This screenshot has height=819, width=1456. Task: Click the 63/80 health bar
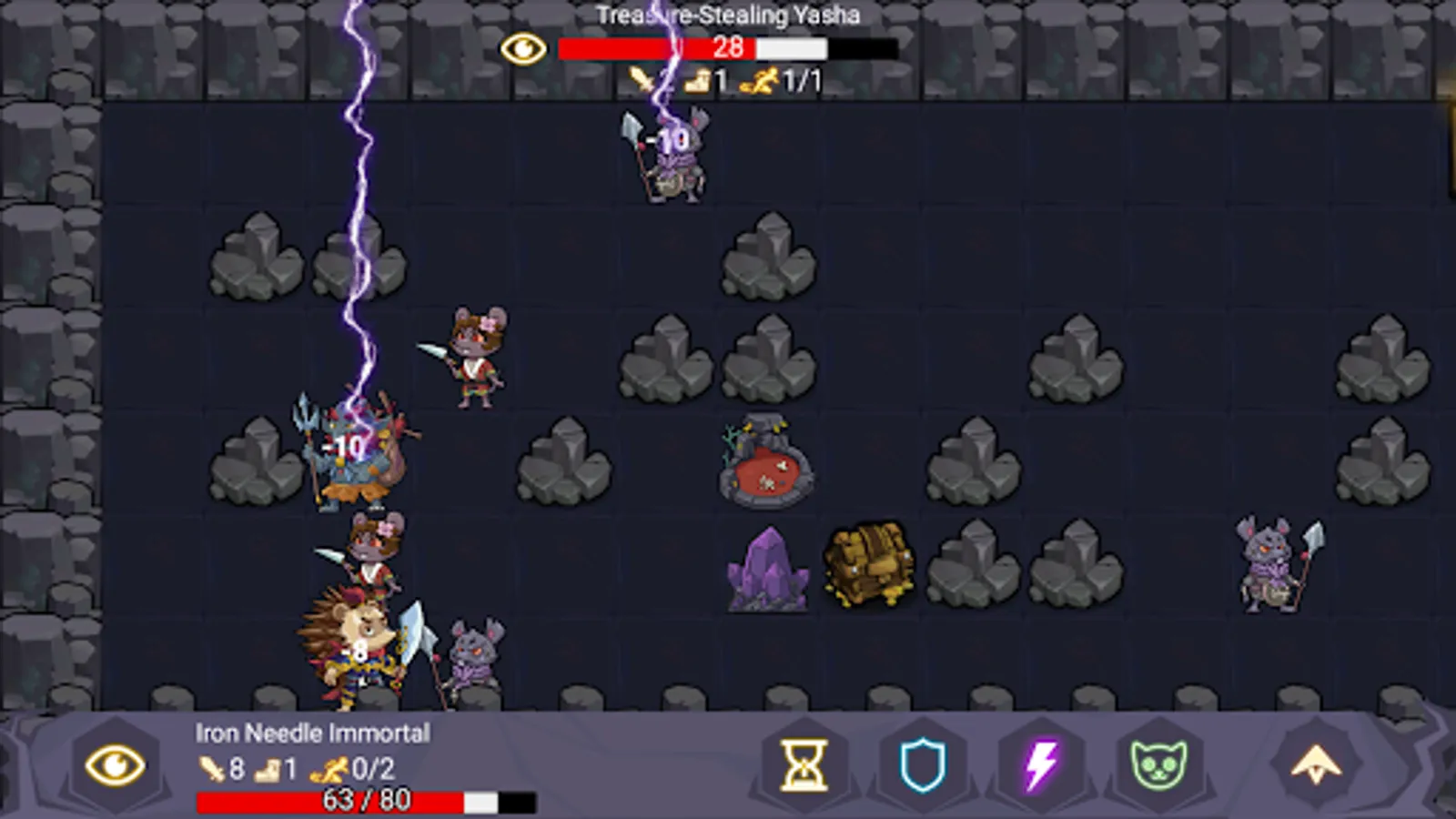tap(362, 803)
